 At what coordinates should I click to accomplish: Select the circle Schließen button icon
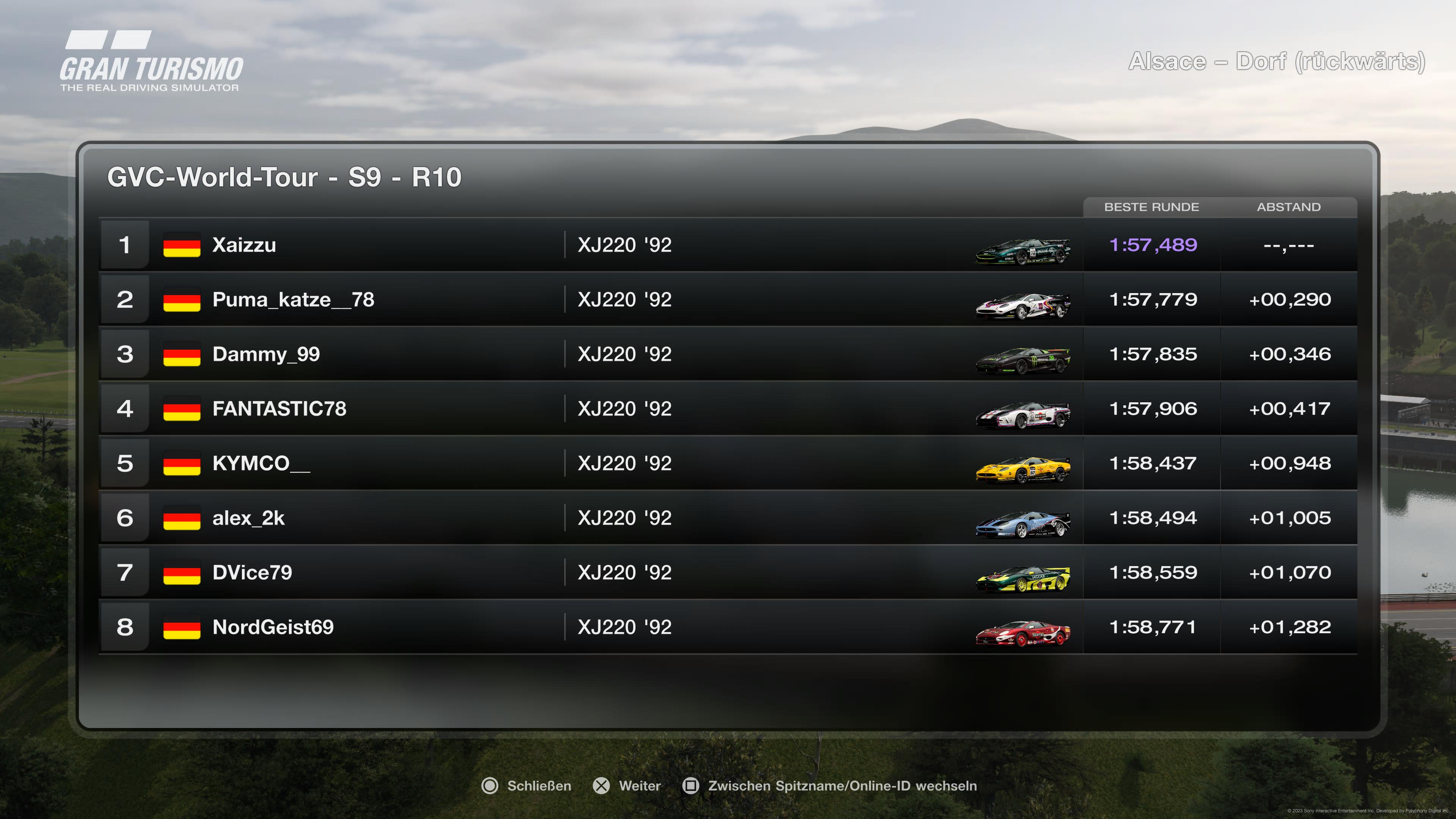tap(491, 786)
